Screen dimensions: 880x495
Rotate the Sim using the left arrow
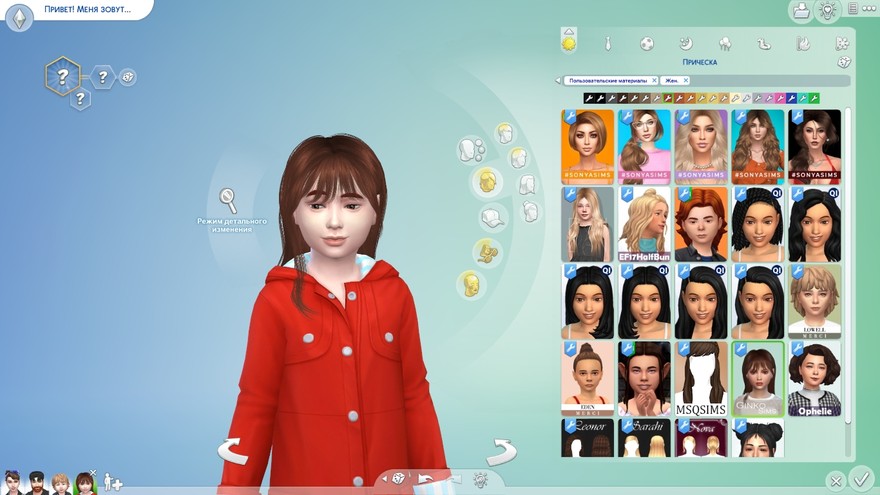(232, 451)
